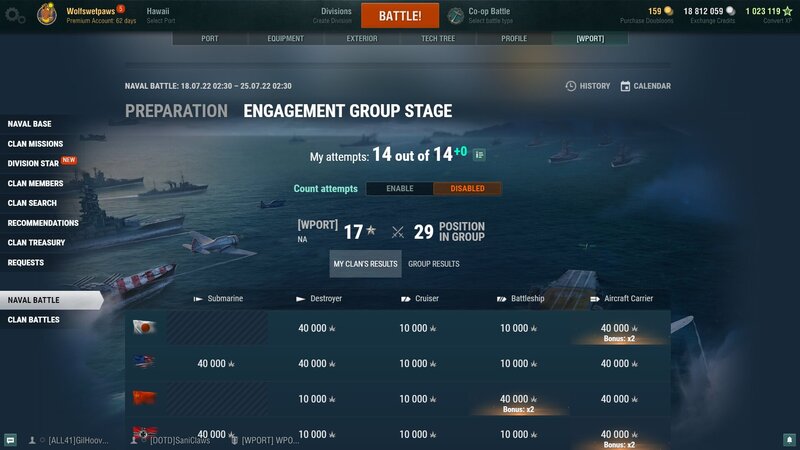Start the game with the BATTLE! button
The image size is (800, 450).
coord(399,16)
